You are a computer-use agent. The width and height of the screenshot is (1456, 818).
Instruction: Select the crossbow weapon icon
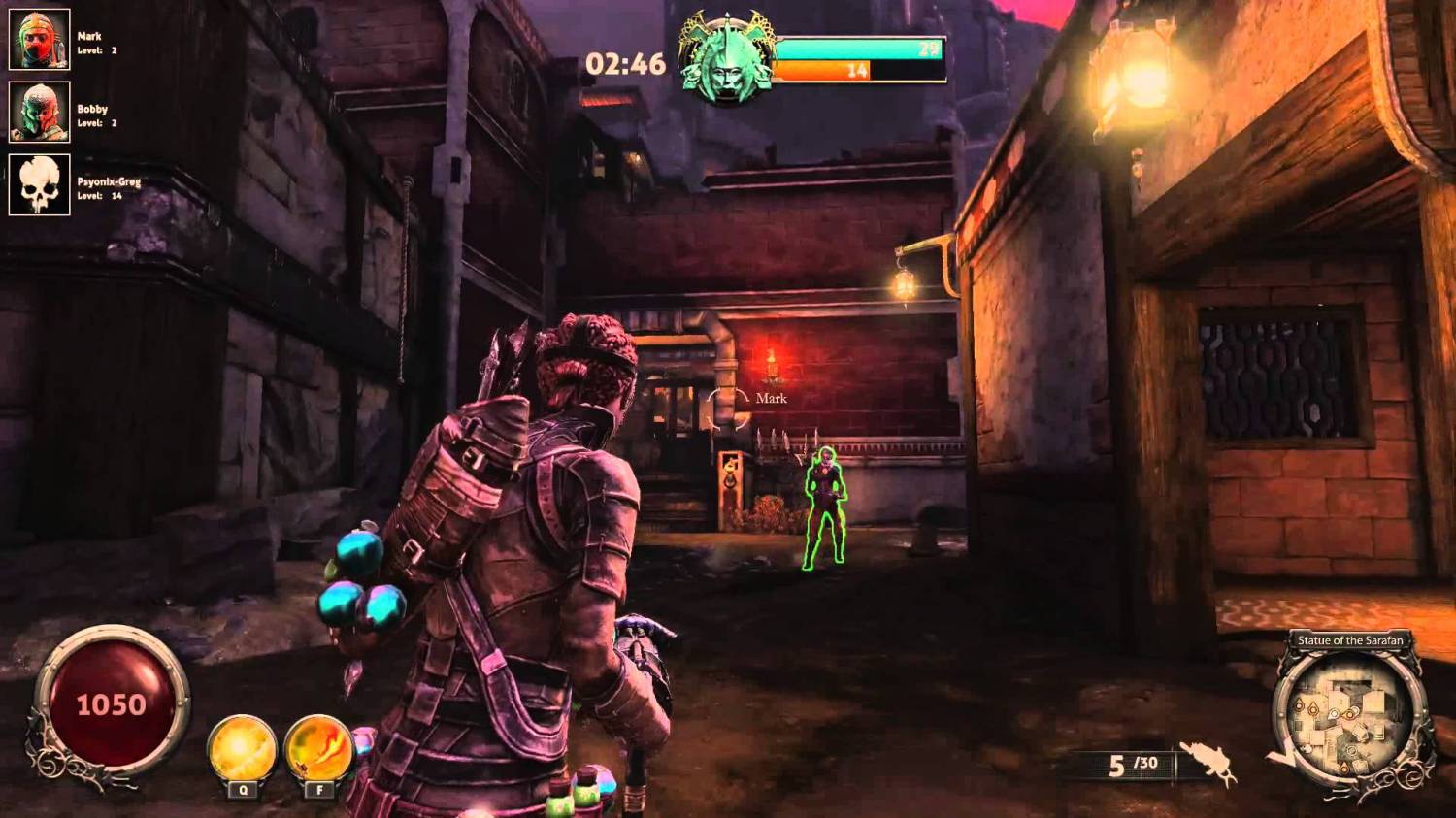pos(1208,763)
